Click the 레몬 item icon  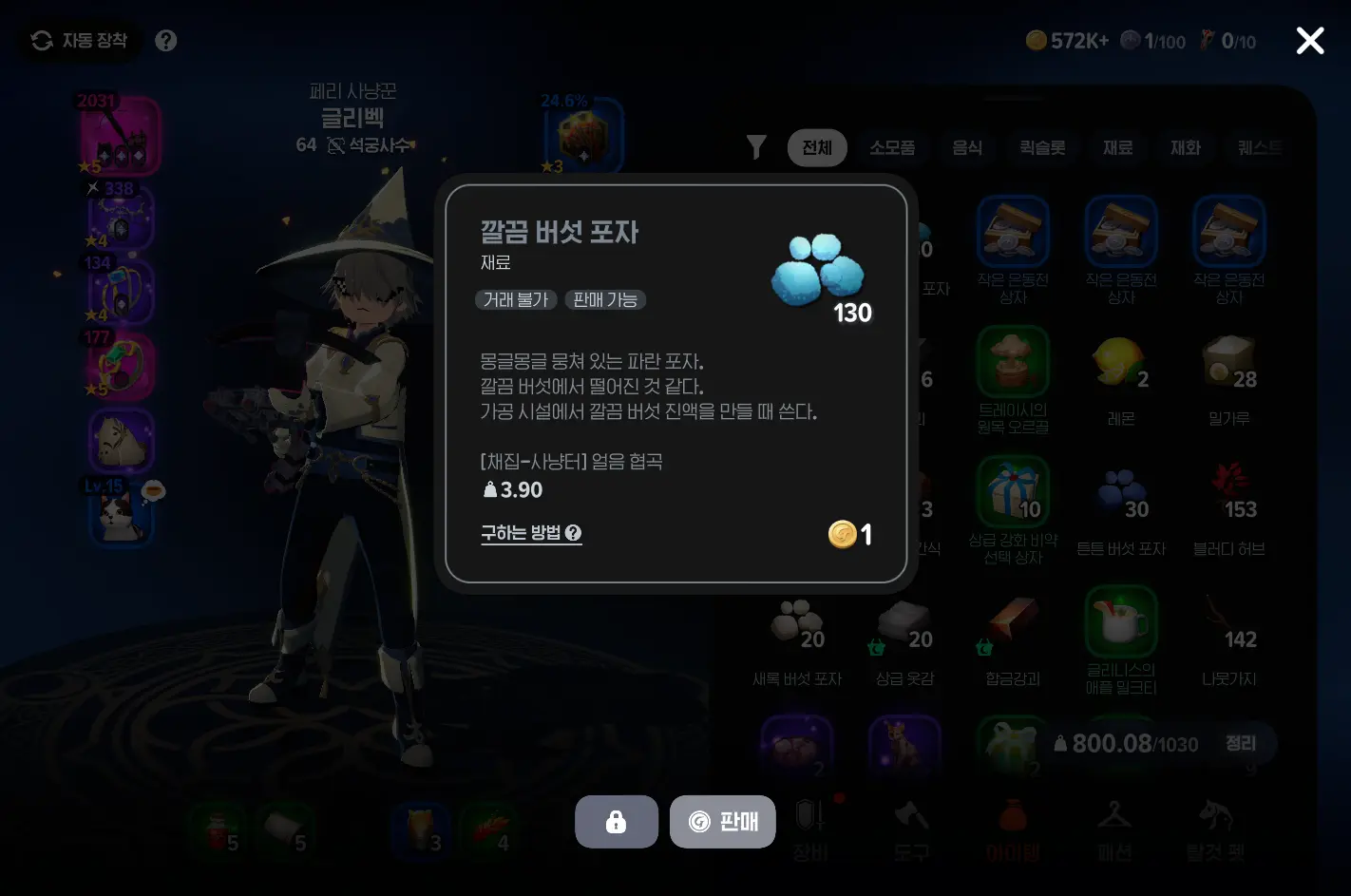click(1121, 361)
